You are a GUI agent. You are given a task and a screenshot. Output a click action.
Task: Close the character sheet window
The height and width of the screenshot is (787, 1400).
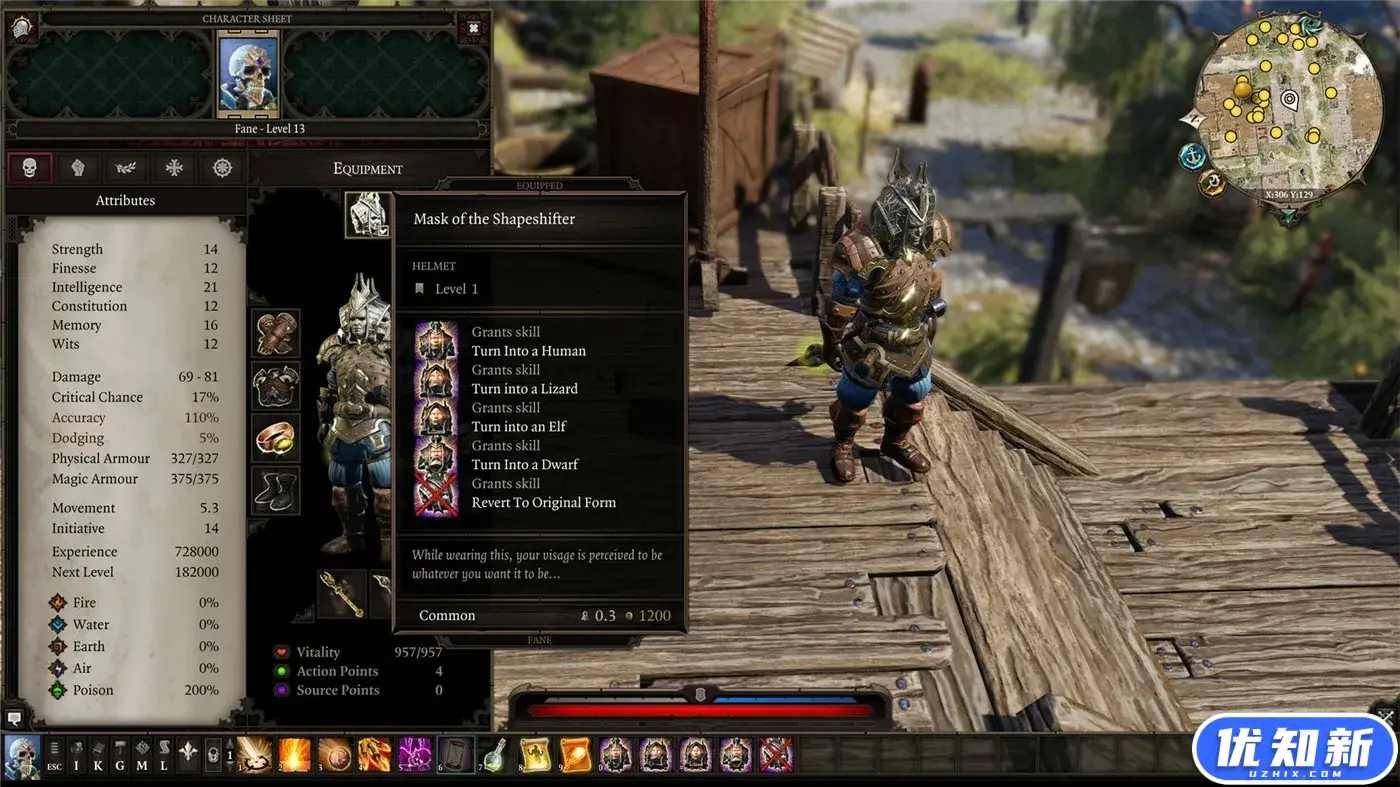point(473,27)
